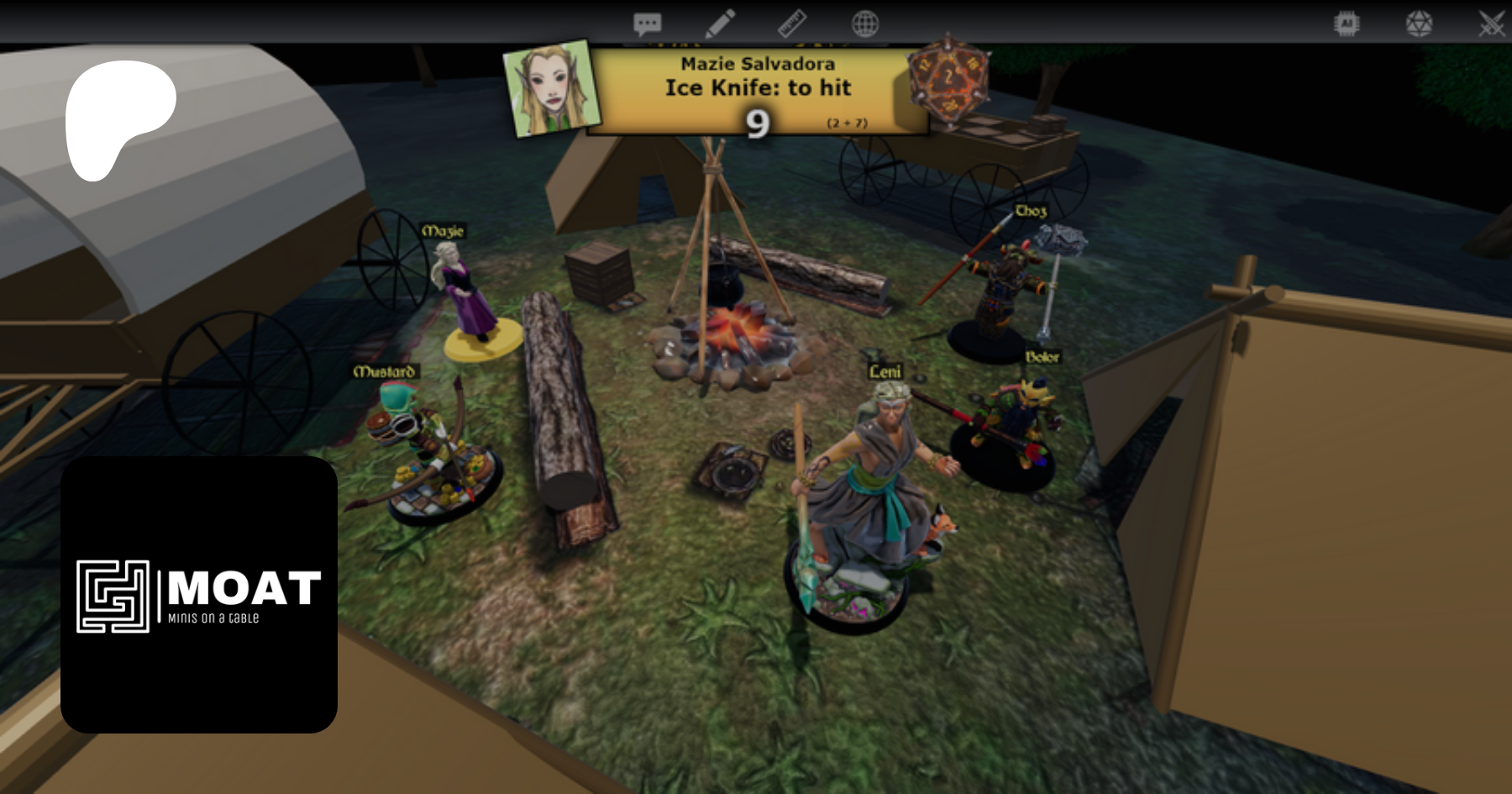The height and width of the screenshot is (794, 1512).
Task: Select the Mustard miniature name label
Action: click(384, 371)
